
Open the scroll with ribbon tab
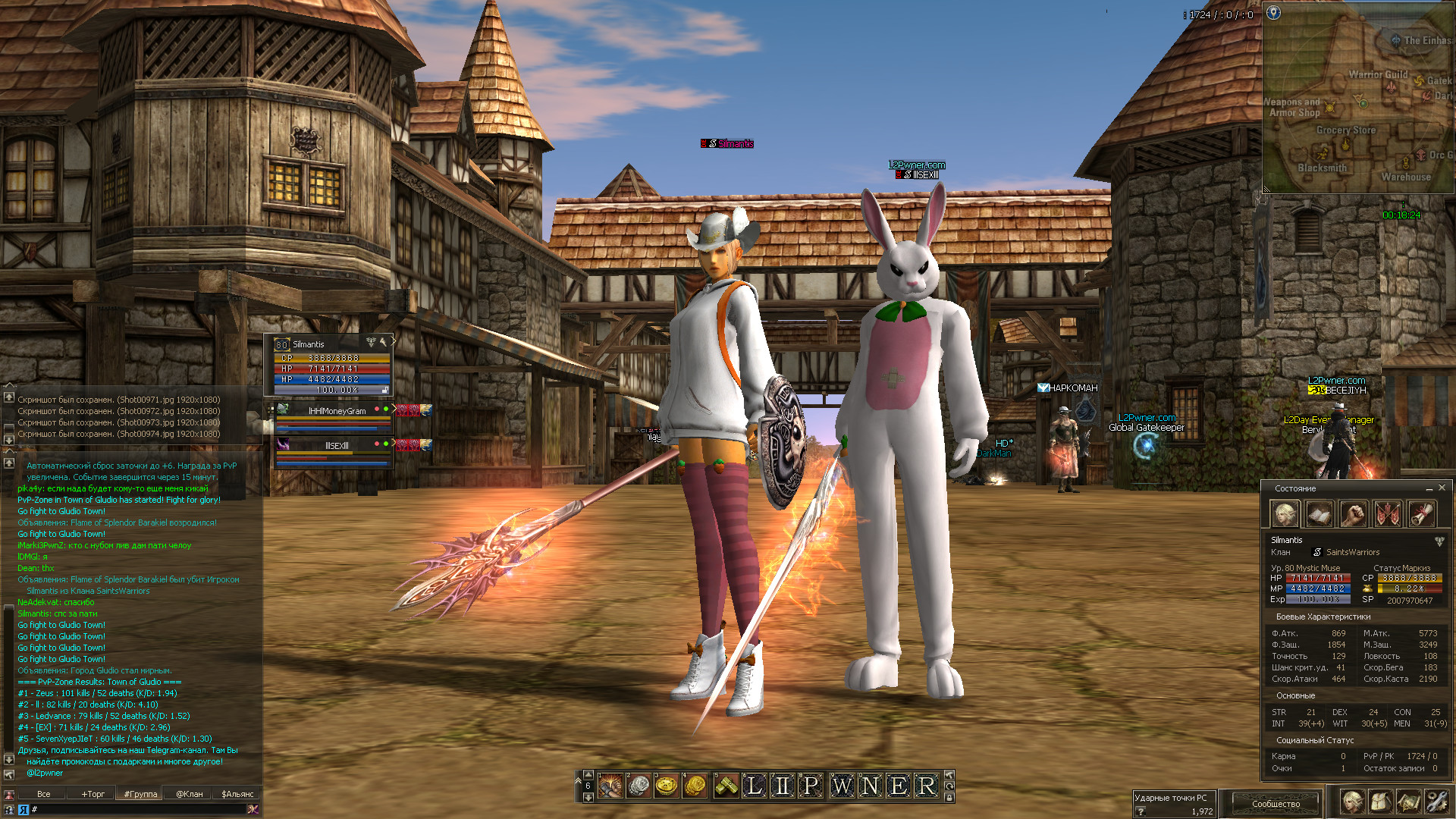click(1422, 514)
